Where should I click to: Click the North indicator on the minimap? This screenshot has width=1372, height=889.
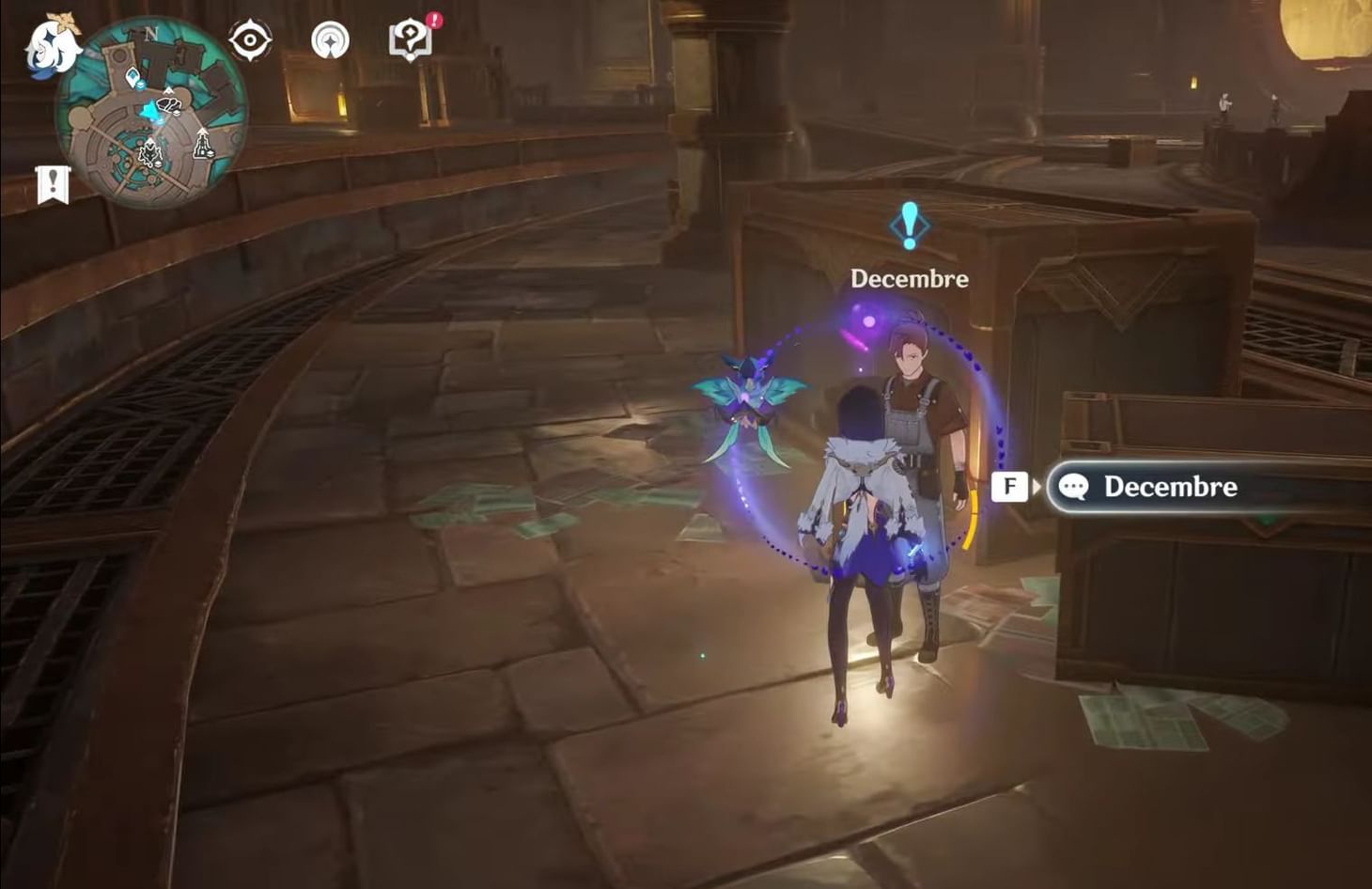(151, 33)
